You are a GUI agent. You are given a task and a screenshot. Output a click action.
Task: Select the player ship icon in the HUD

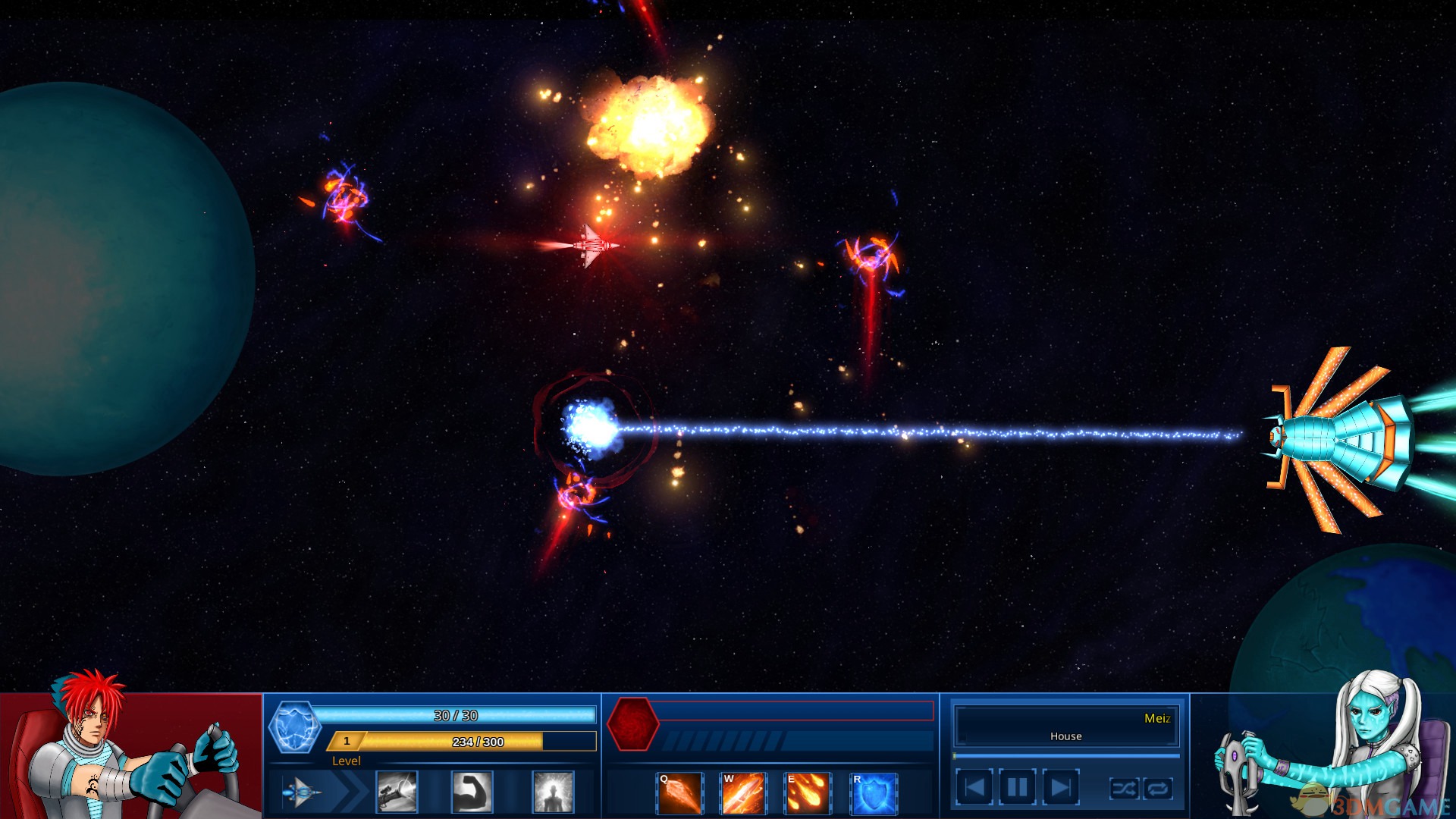click(x=302, y=791)
